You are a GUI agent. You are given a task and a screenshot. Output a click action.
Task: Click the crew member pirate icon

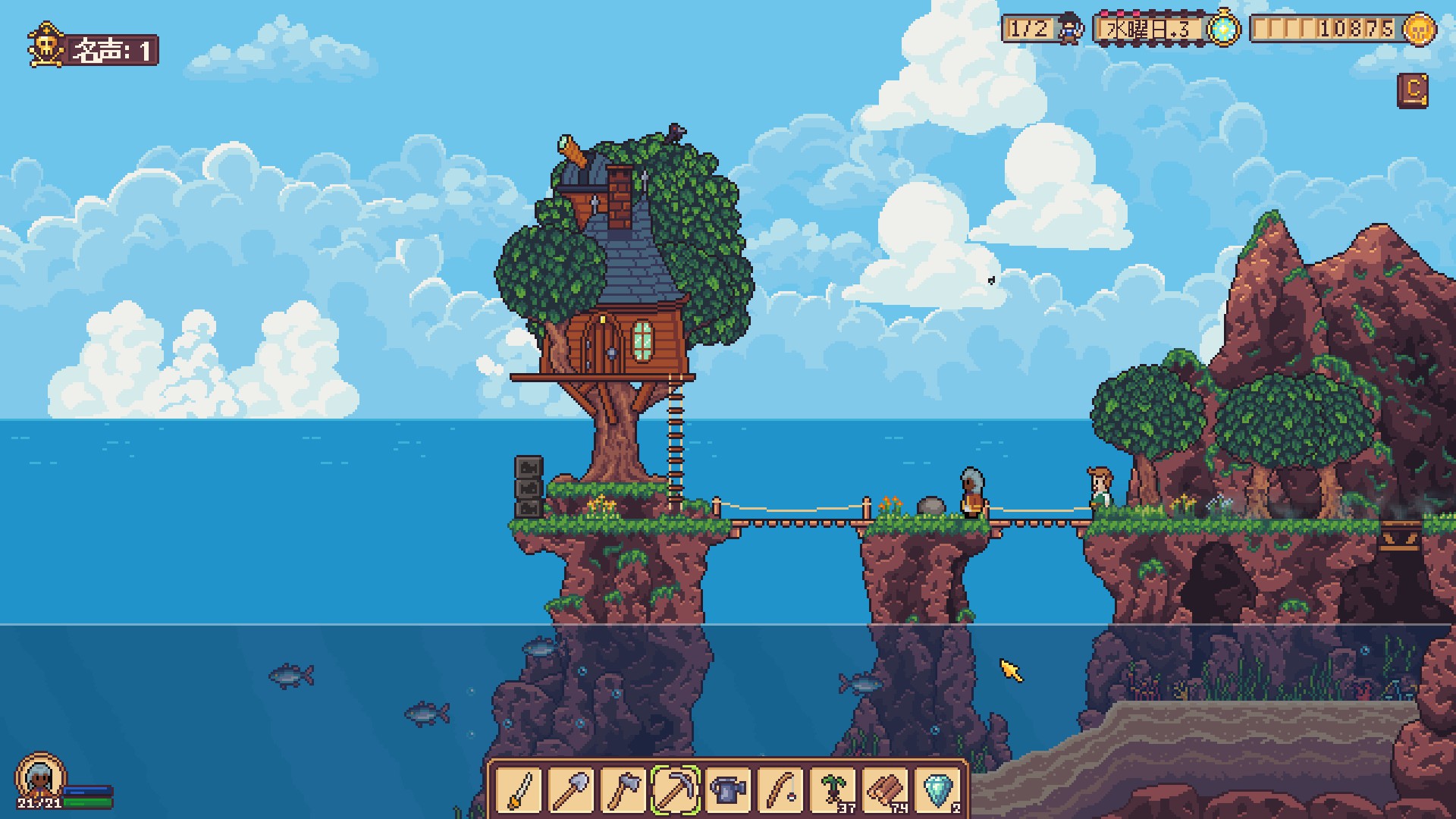tap(1069, 29)
